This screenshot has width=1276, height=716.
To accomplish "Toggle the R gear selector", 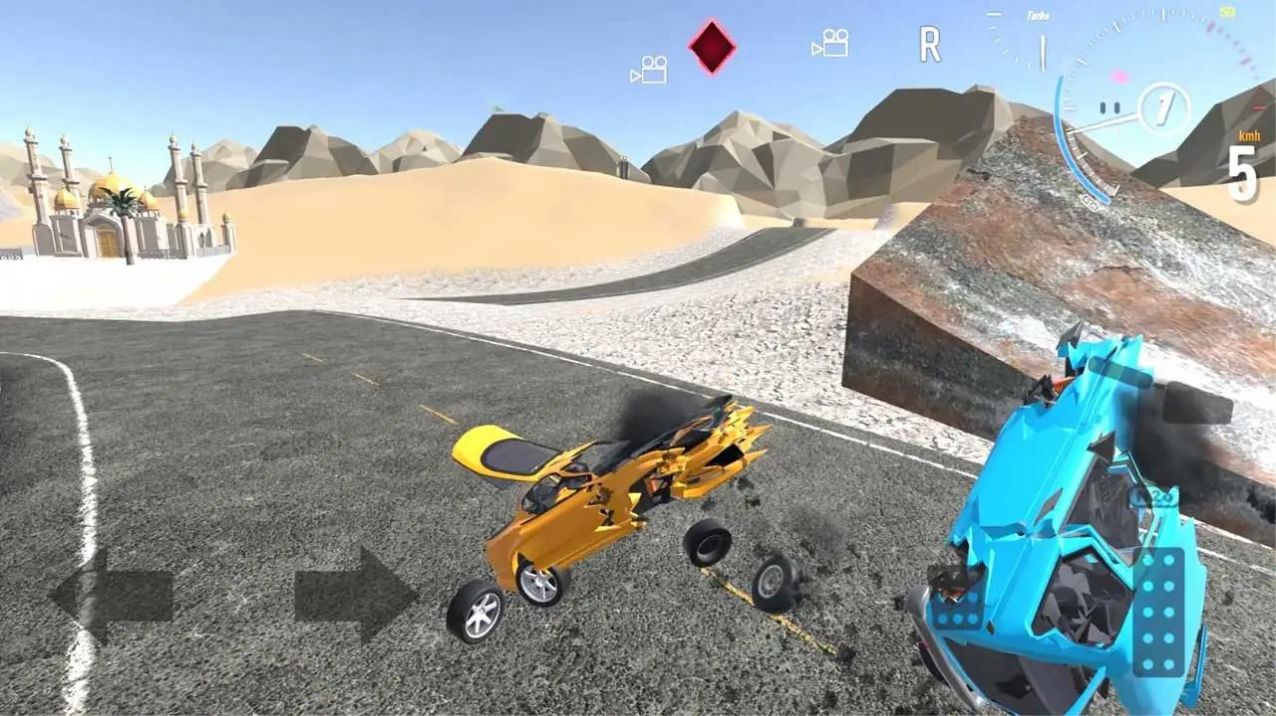I will coord(930,46).
